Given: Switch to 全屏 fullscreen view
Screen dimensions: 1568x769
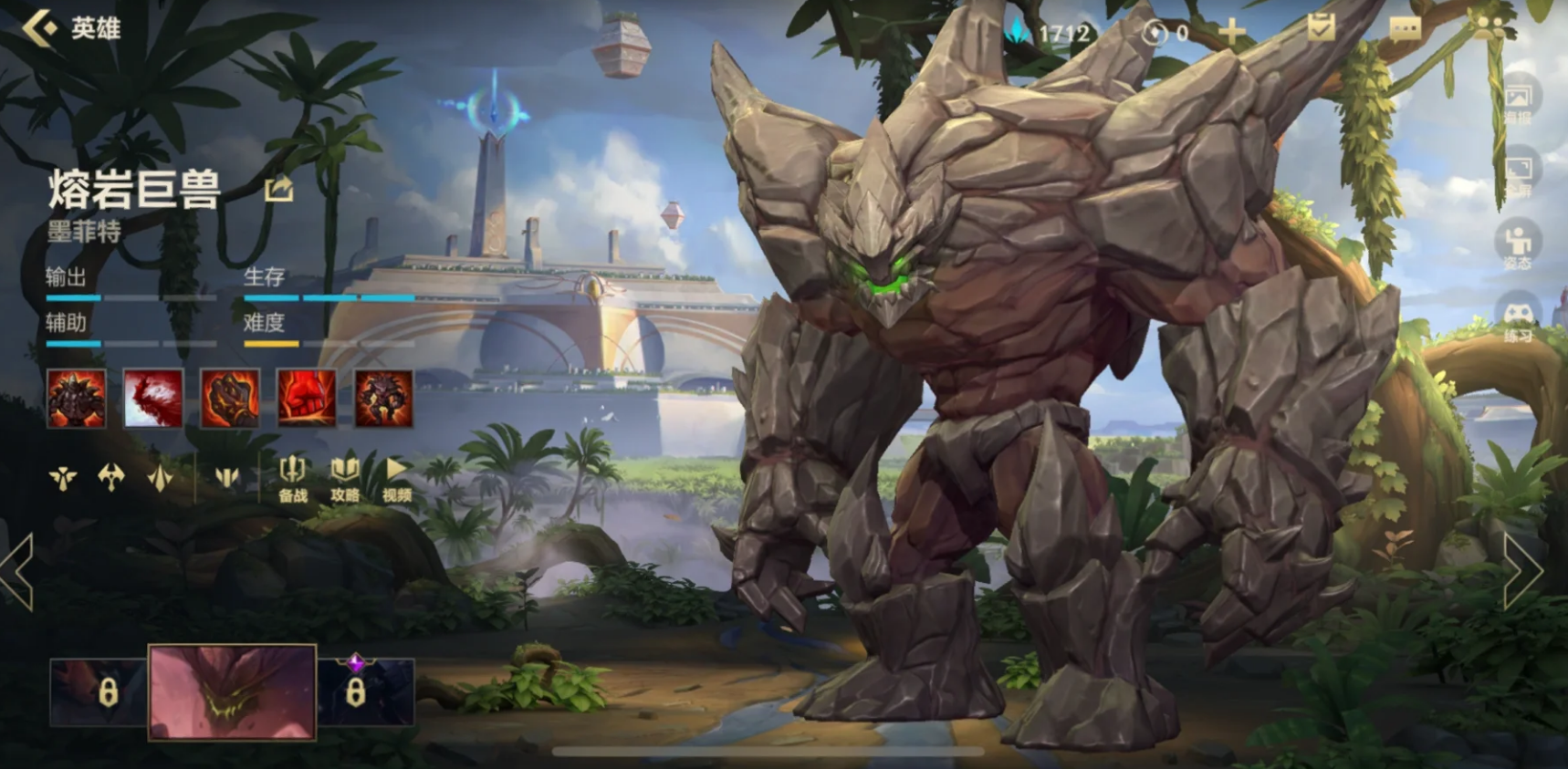Looking at the screenshot, I should 1518,173.
